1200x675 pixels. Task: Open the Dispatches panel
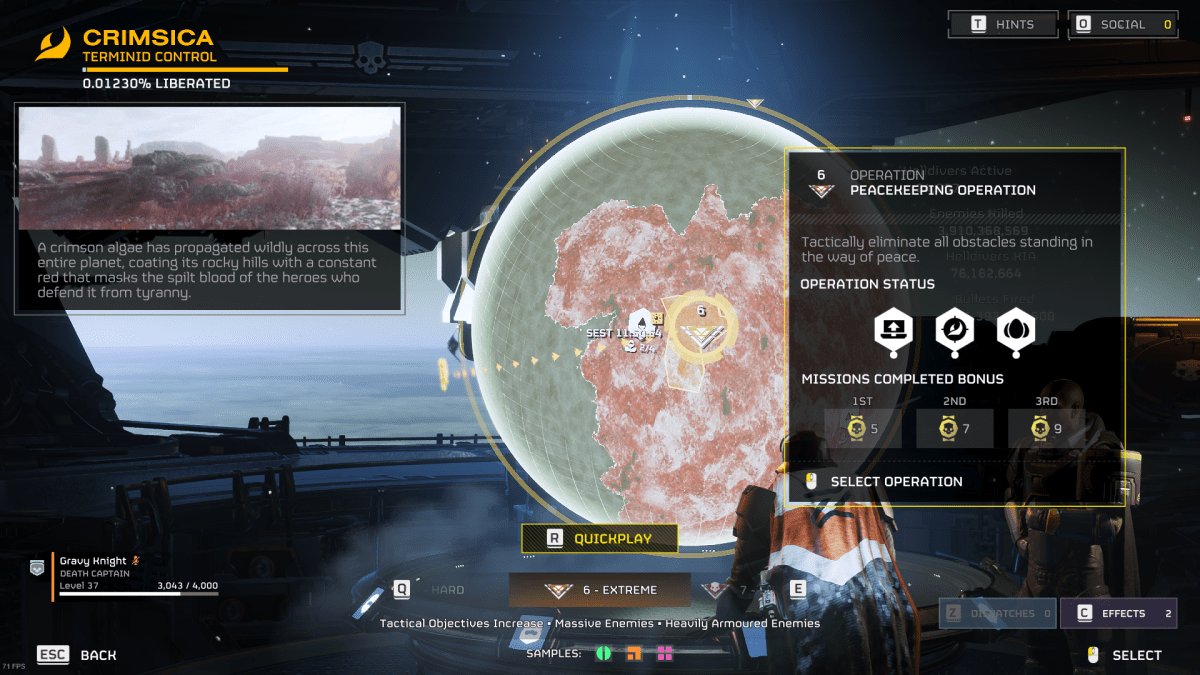tap(997, 613)
